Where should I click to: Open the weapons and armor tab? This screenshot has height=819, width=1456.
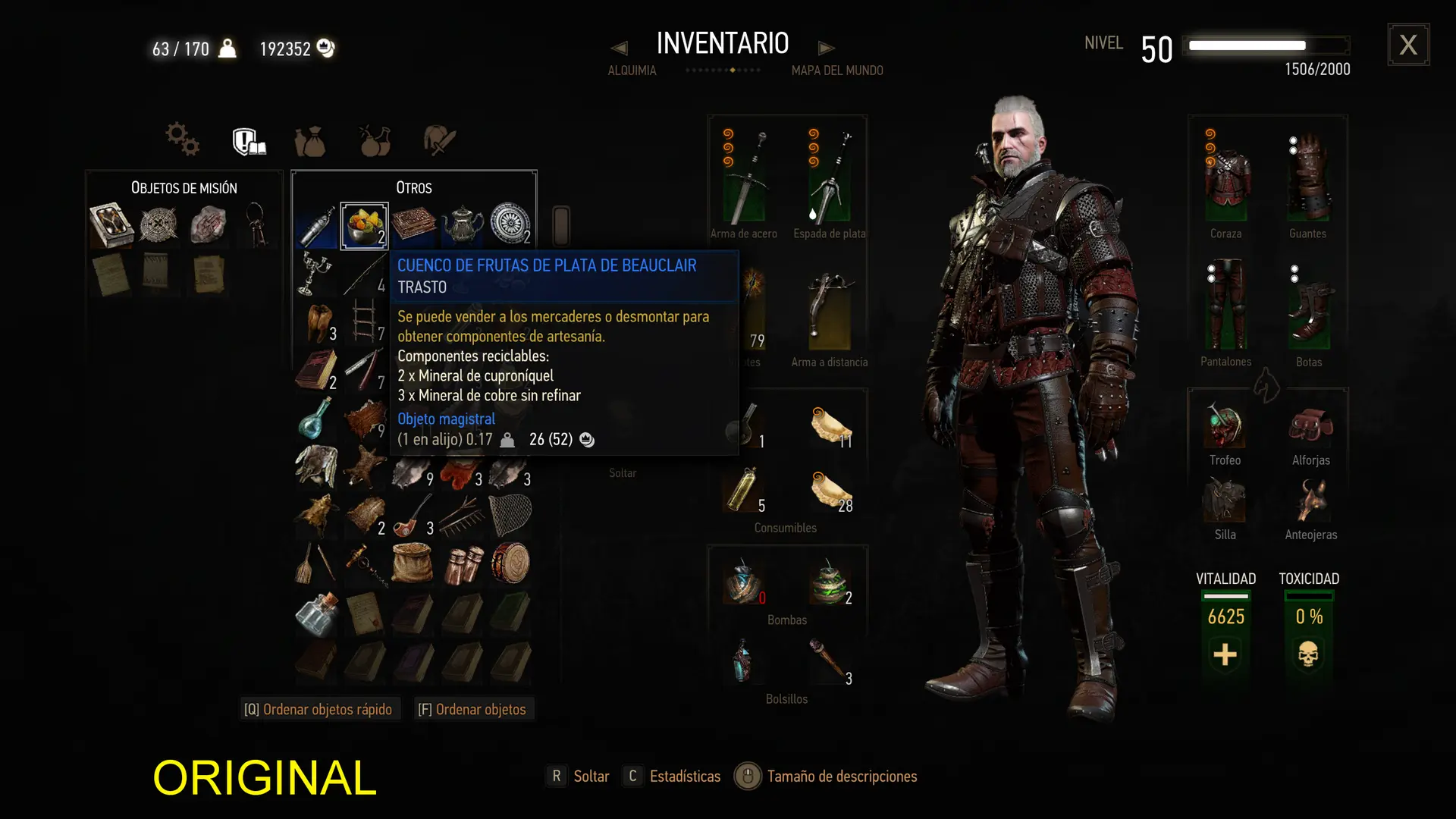coord(439,141)
